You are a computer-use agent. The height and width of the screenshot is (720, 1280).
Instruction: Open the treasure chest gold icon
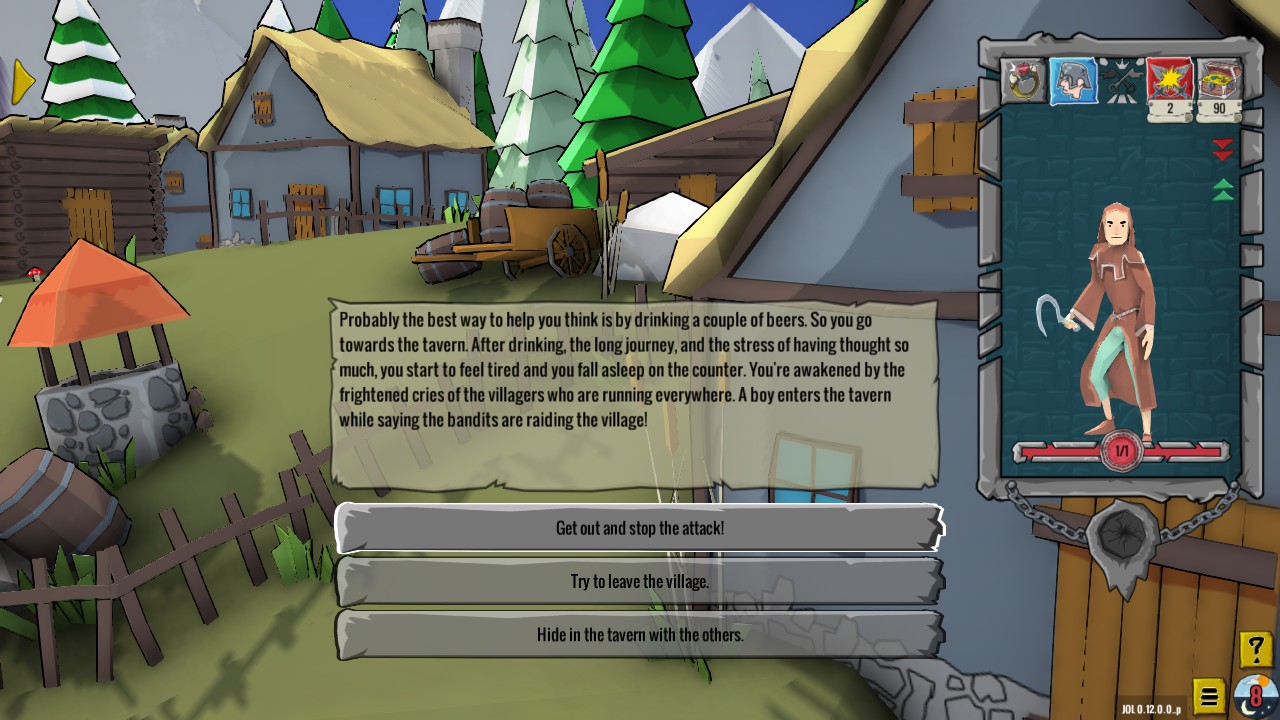tap(1219, 80)
